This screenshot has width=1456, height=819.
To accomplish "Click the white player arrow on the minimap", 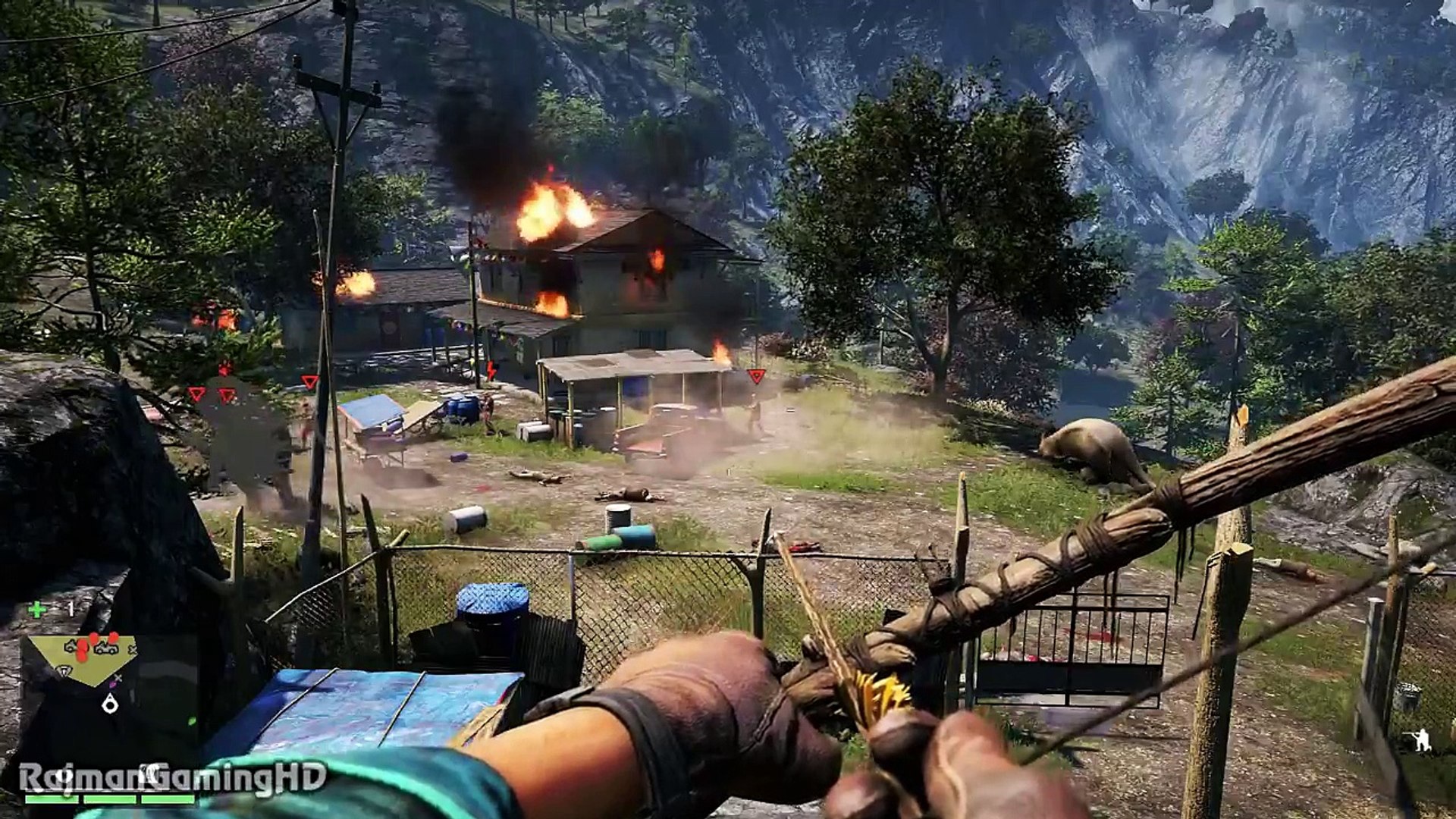I will (111, 705).
